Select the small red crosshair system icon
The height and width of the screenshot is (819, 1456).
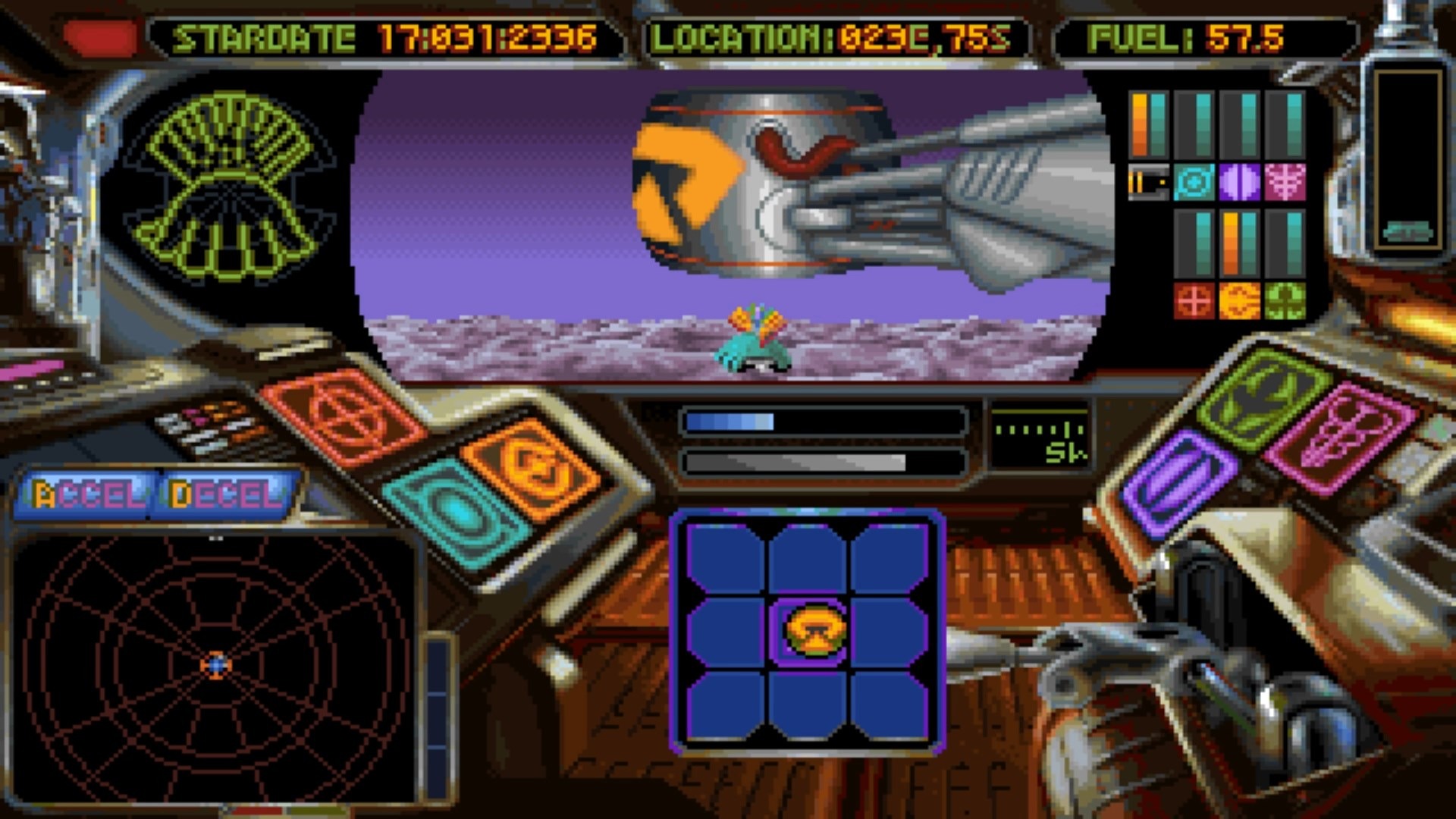(x=1194, y=302)
